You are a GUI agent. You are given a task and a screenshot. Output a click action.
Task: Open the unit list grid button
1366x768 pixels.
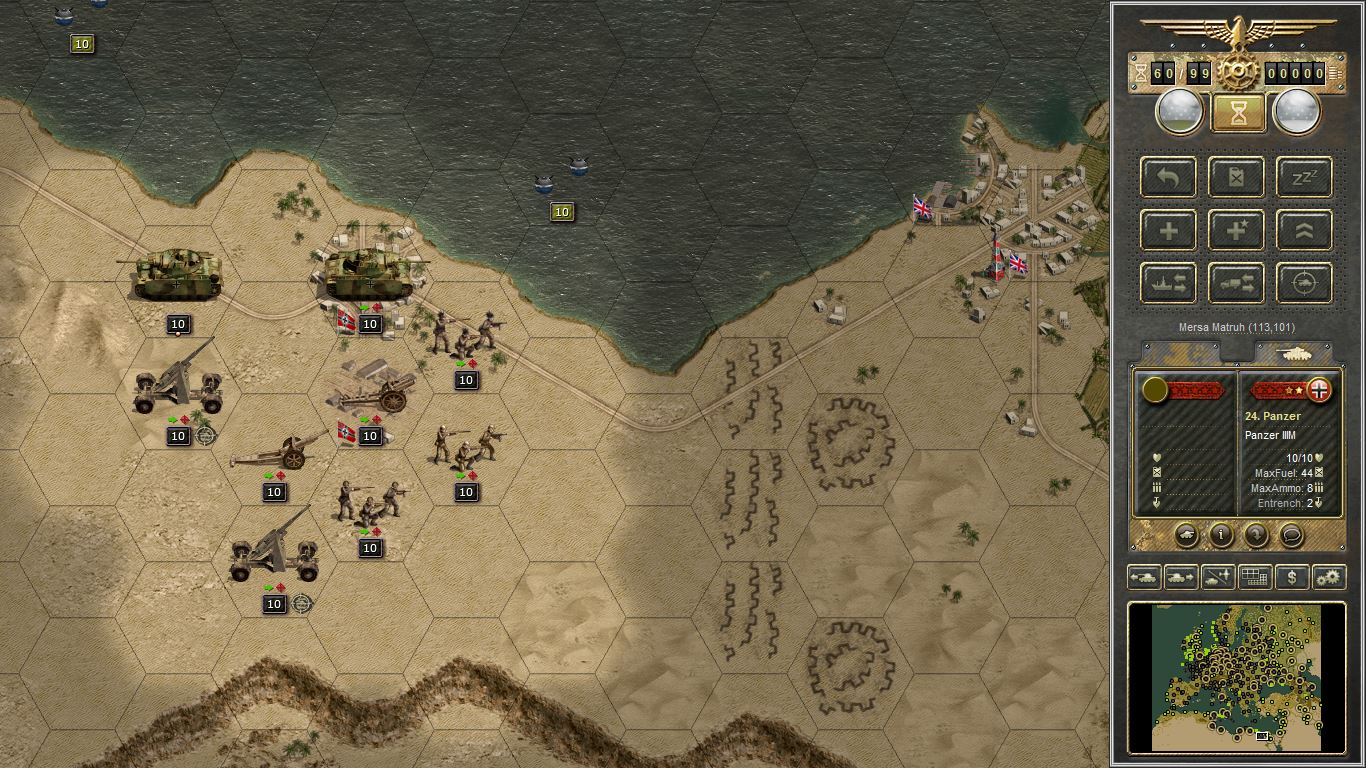coord(1255,577)
